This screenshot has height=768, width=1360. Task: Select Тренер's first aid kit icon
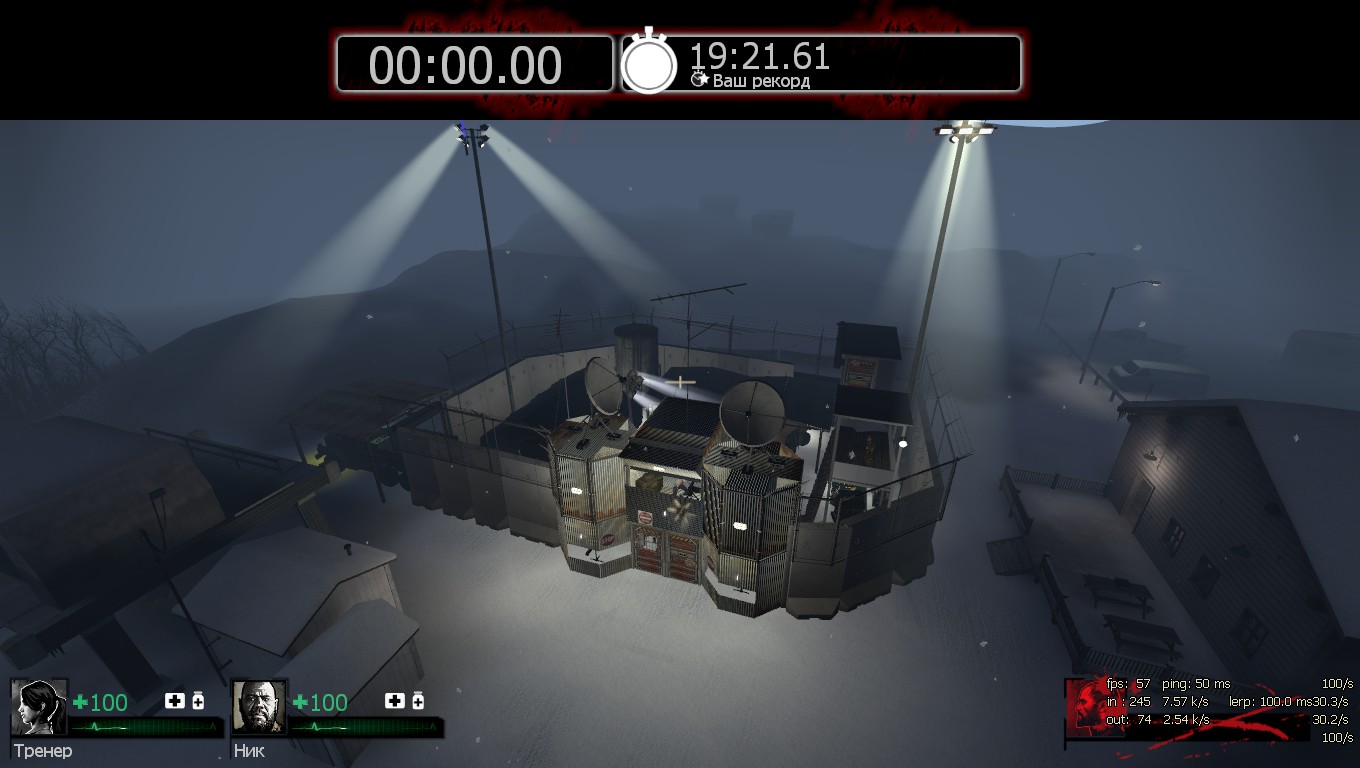175,701
